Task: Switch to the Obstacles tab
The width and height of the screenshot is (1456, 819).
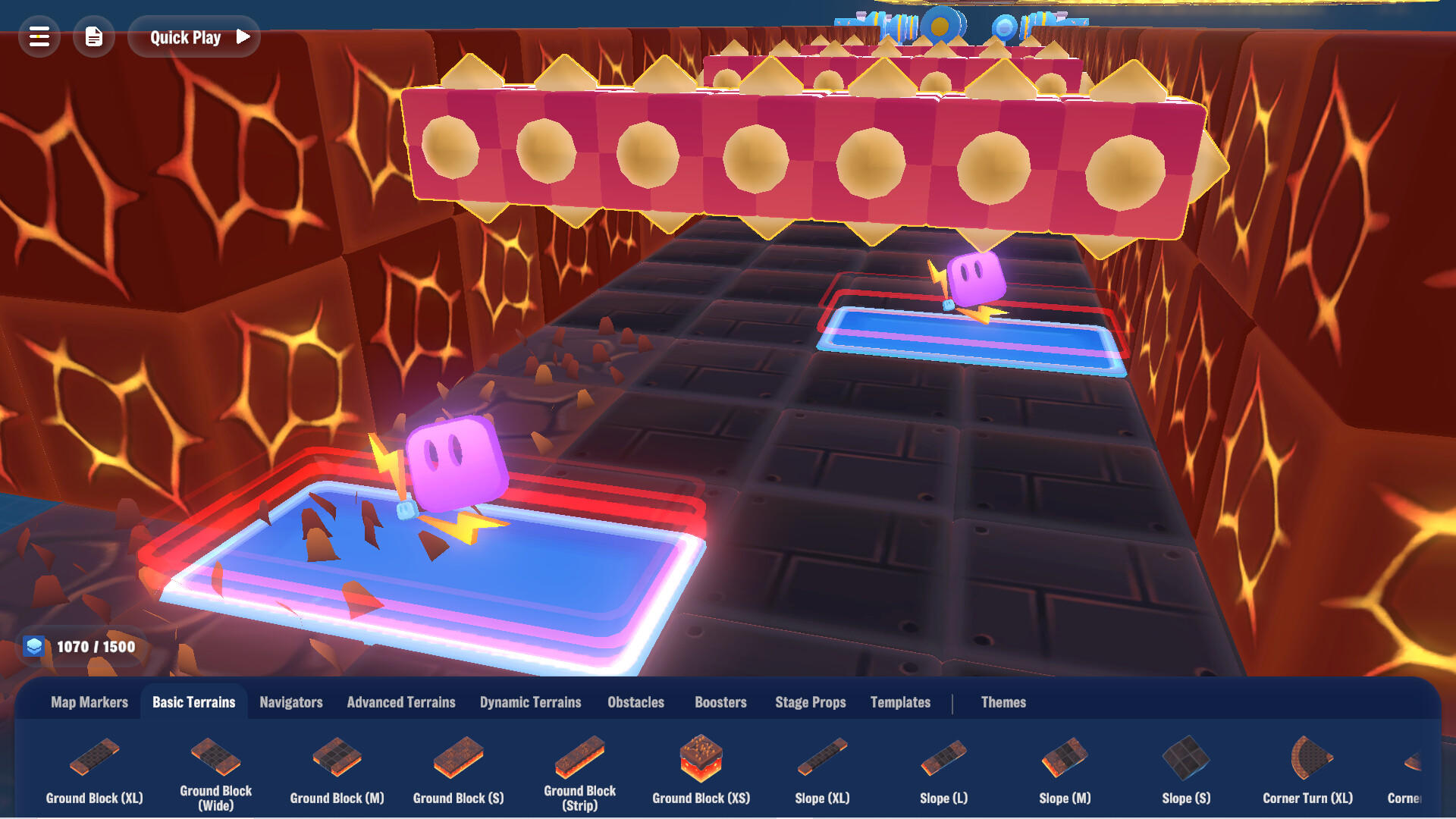Action: coord(635,702)
